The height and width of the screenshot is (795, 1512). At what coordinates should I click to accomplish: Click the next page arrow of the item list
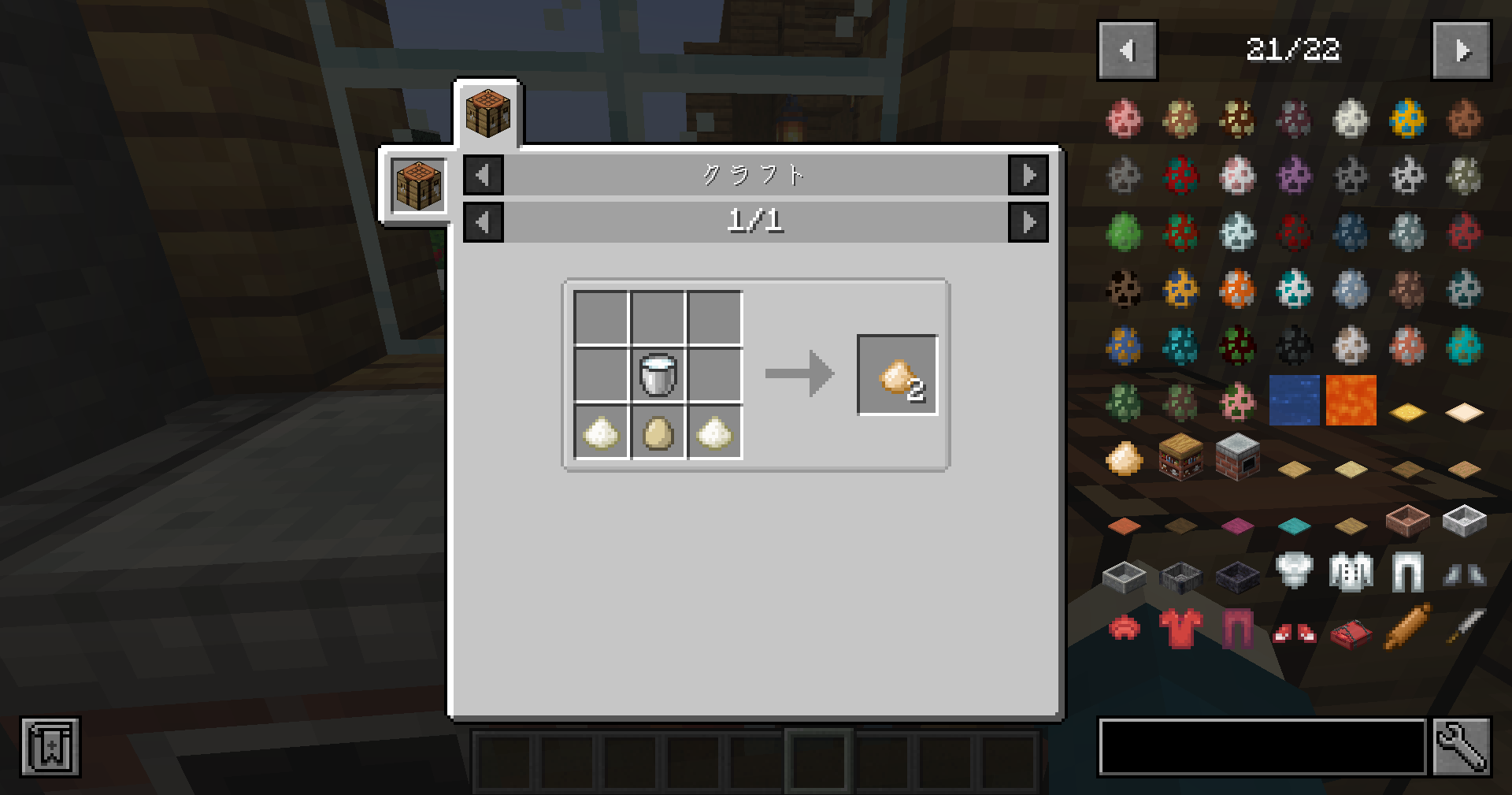click(x=1464, y=52)
